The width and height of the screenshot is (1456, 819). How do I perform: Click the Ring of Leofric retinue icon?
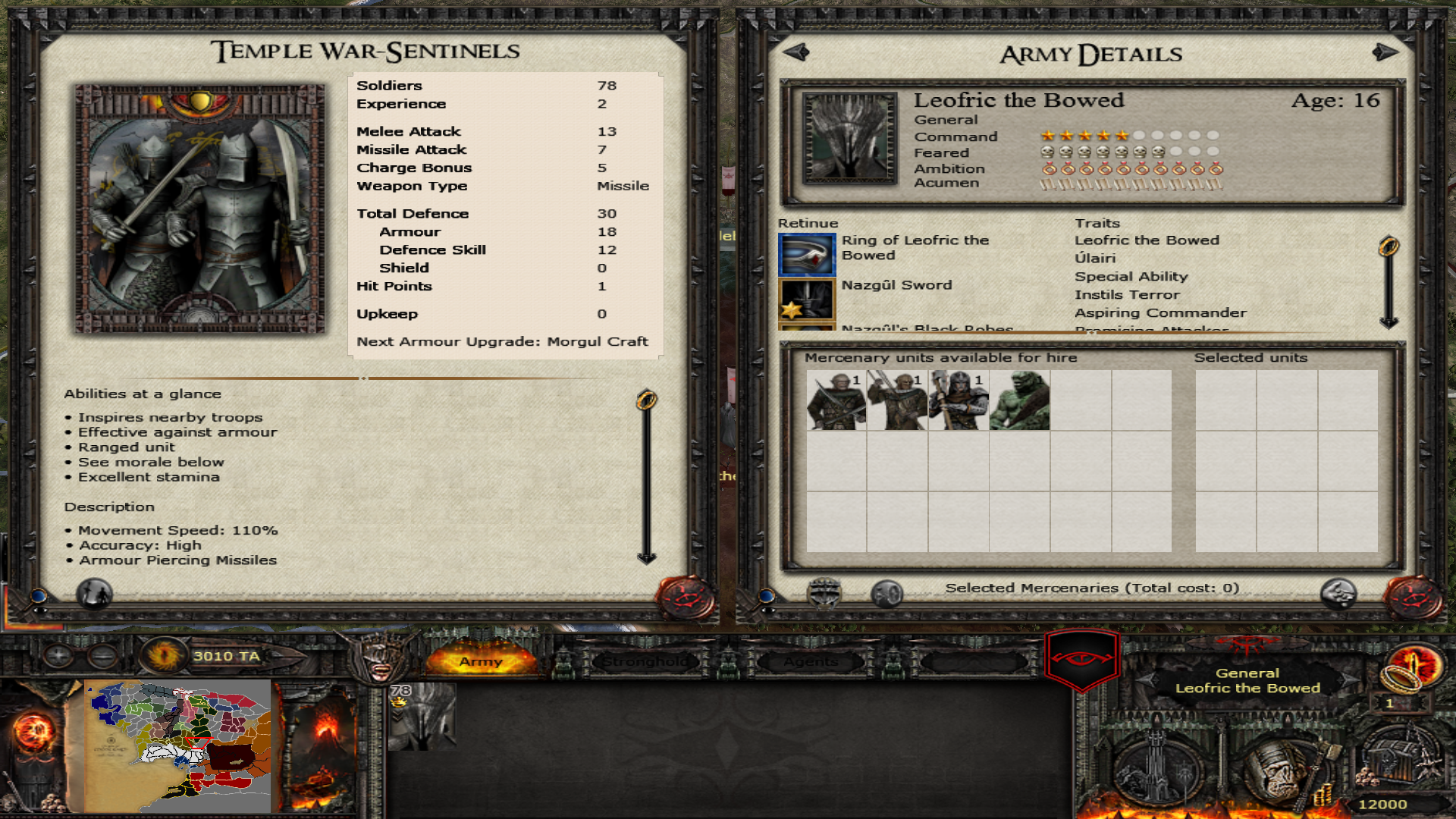[807, 254]
